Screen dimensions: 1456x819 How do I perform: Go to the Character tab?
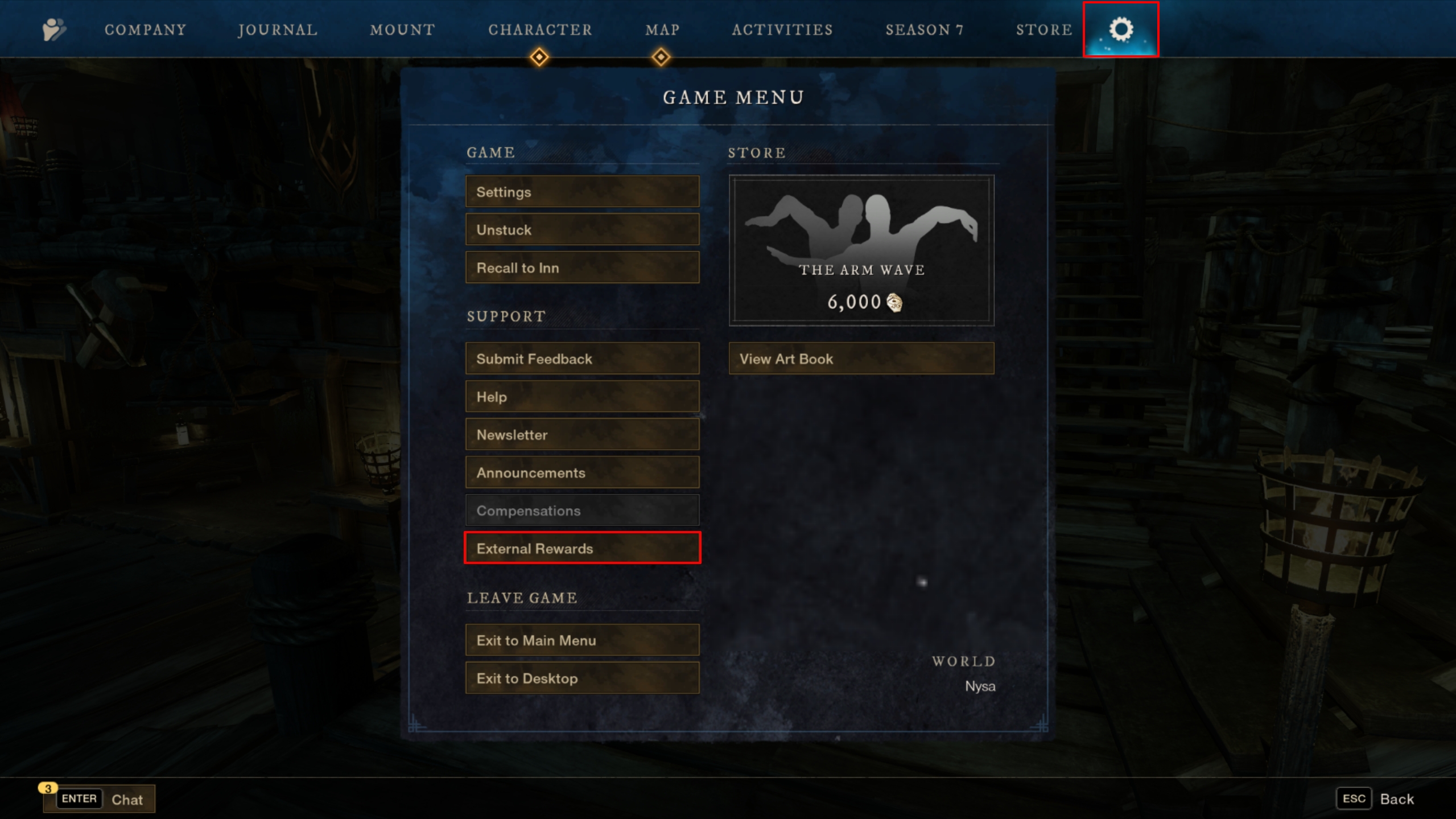[x=540, y=30]
